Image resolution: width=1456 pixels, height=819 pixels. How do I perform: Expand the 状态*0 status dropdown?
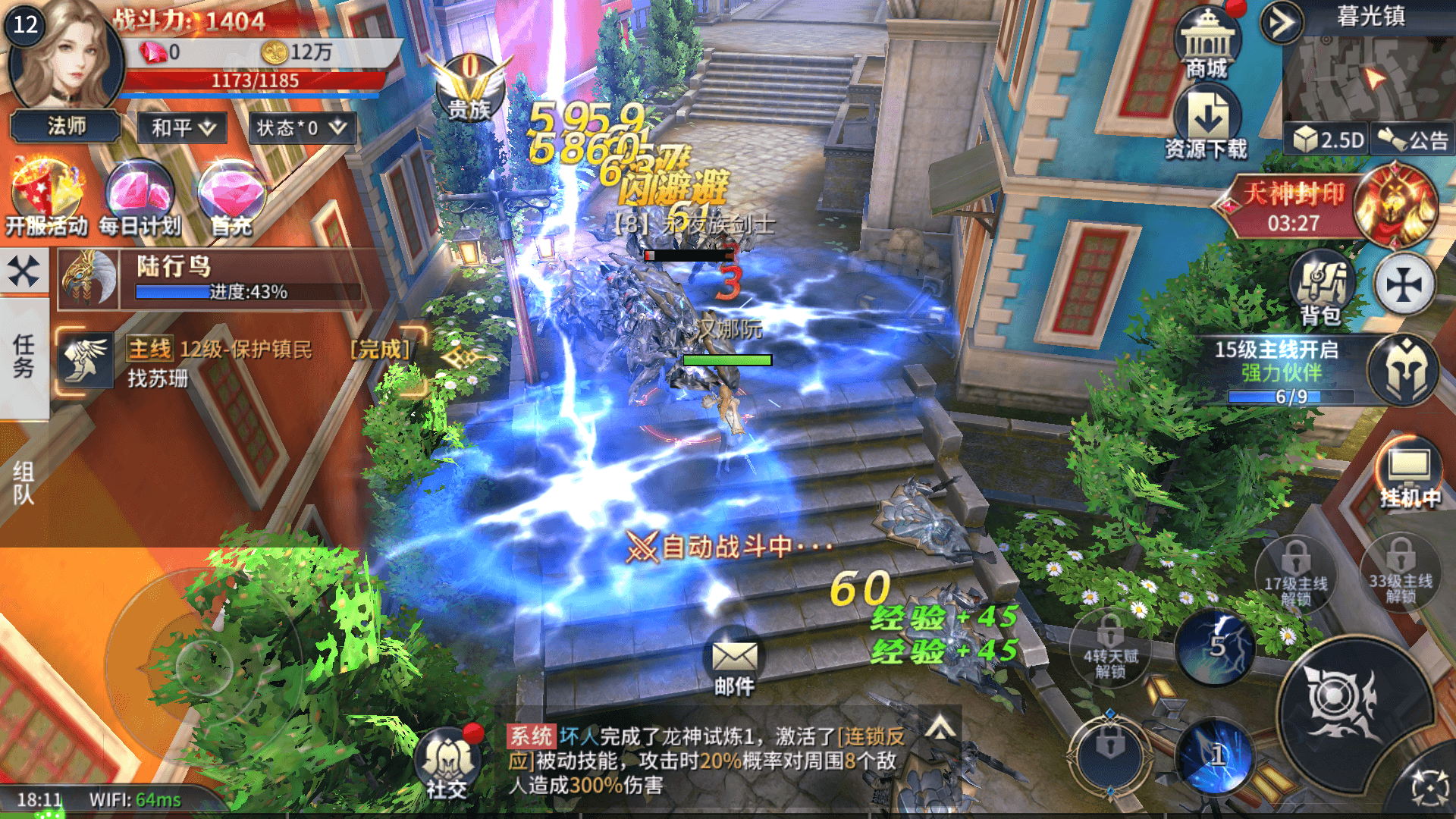tap(300, 127)
